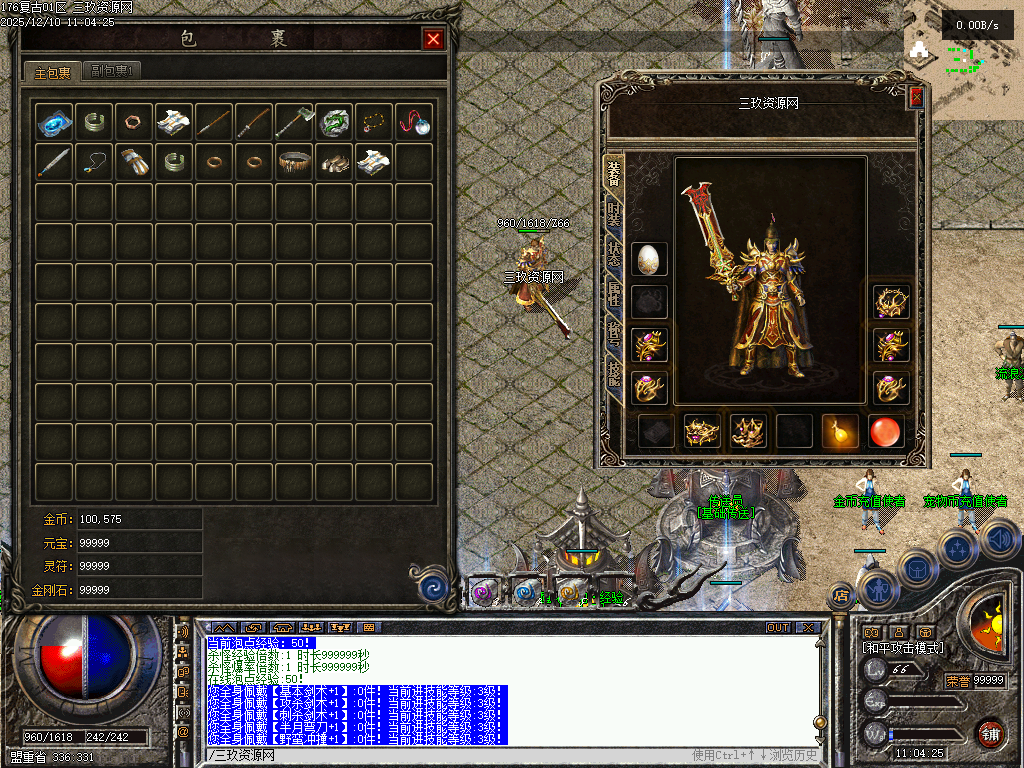1024x768 pixels.
Task: Select the spiked belt in the bag
Action: click(294, 162)
